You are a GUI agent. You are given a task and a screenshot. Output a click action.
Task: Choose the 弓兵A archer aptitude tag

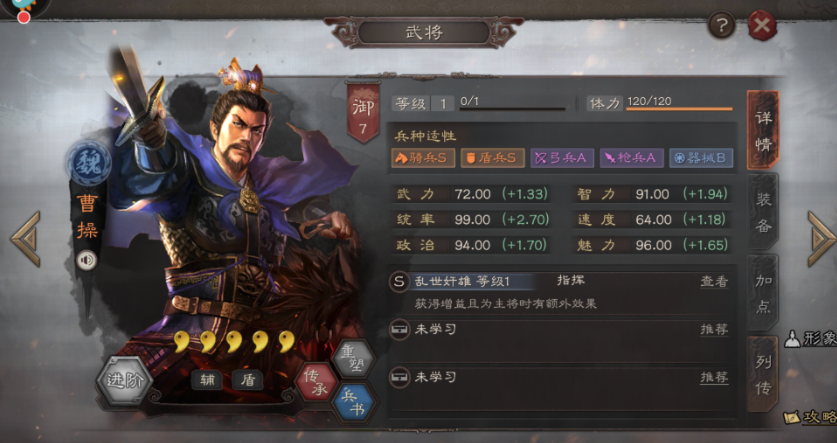(x=562, y=157)
